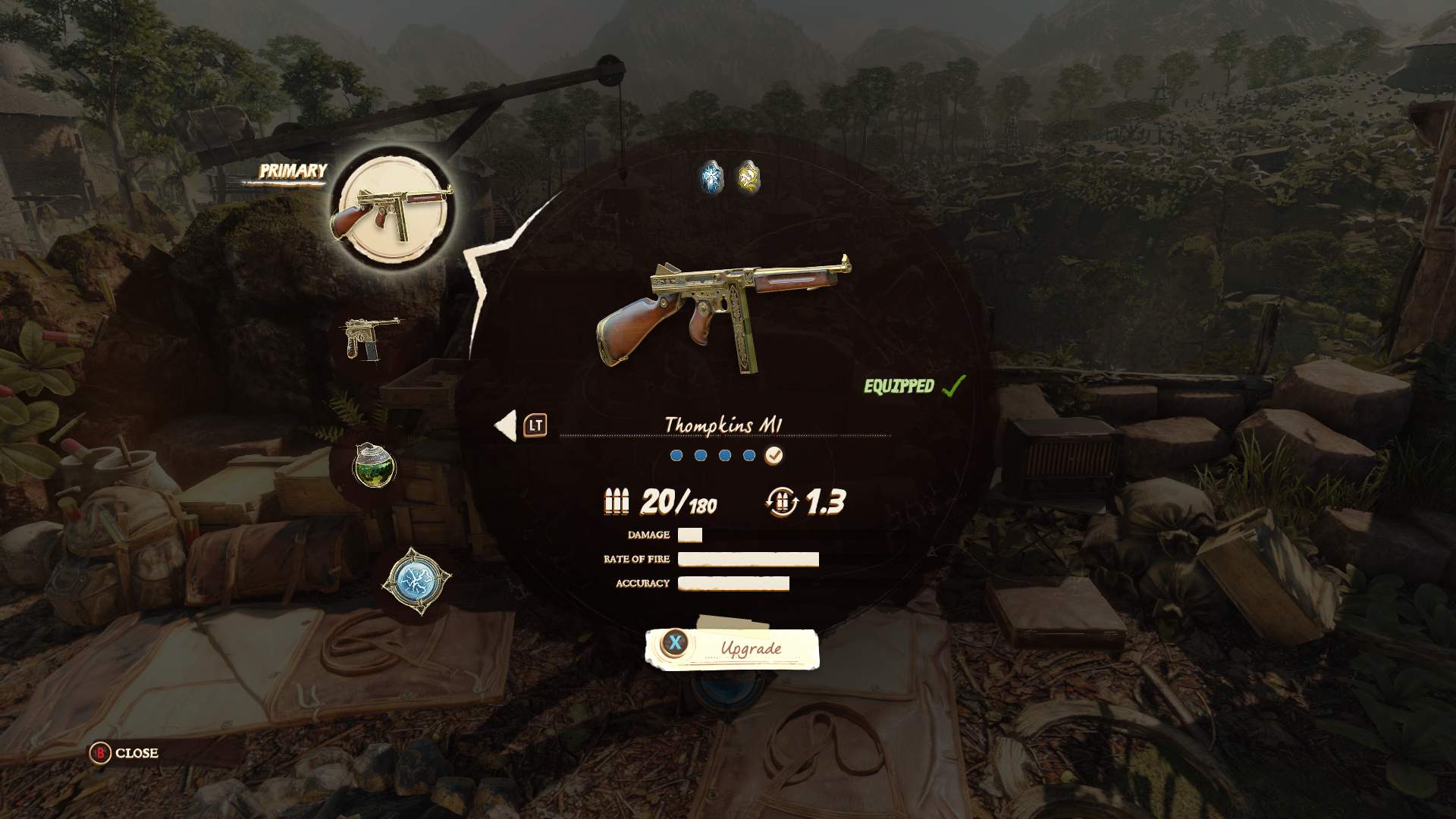Viewport: 1456px width, 819px height.
Task: Select the blue gem upgrade icon
Action: tap(711, 177)
